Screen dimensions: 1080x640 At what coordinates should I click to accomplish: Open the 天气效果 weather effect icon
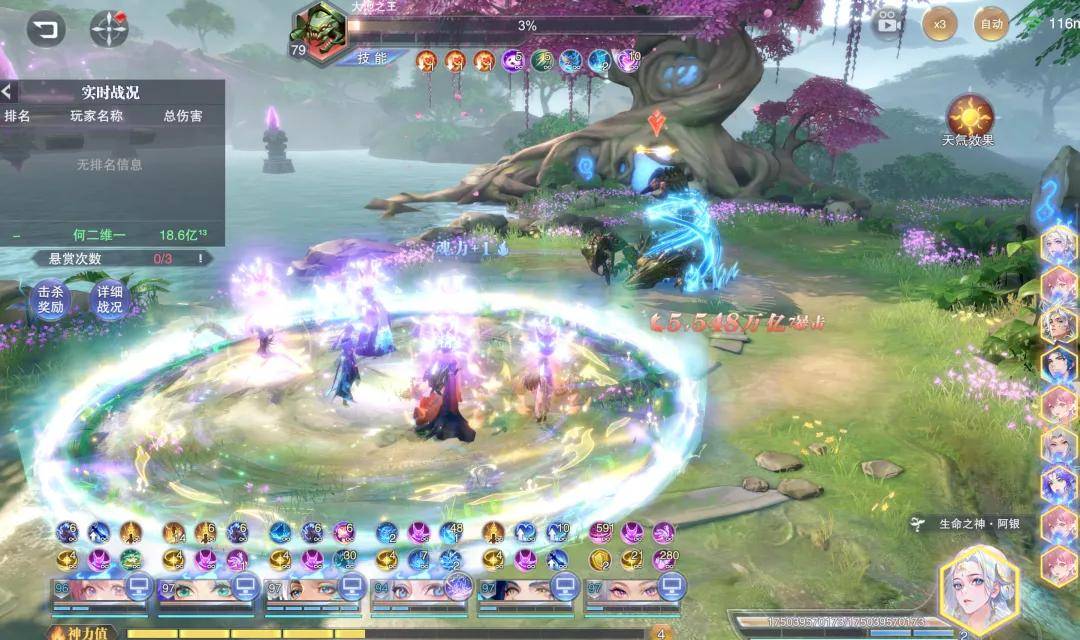[x=968, y=118]
